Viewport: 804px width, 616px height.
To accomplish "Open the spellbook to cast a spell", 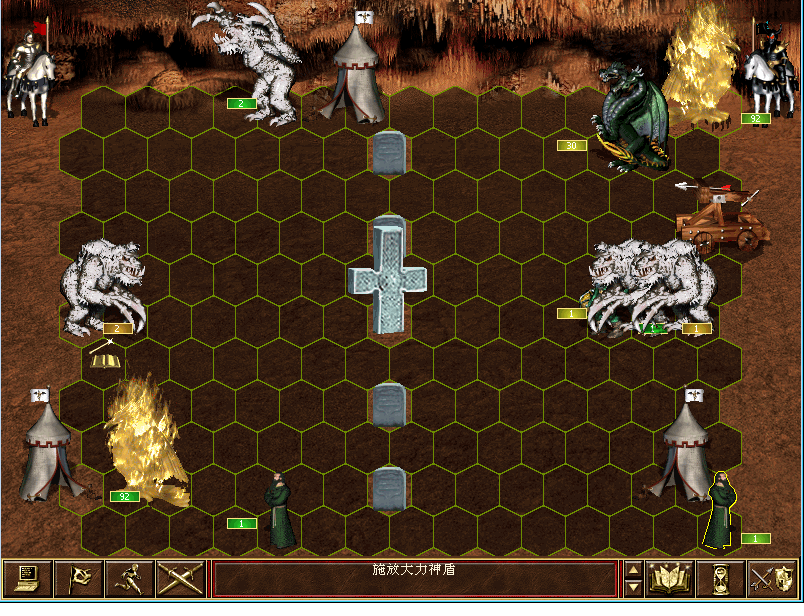I will click(x=671, y=579).
